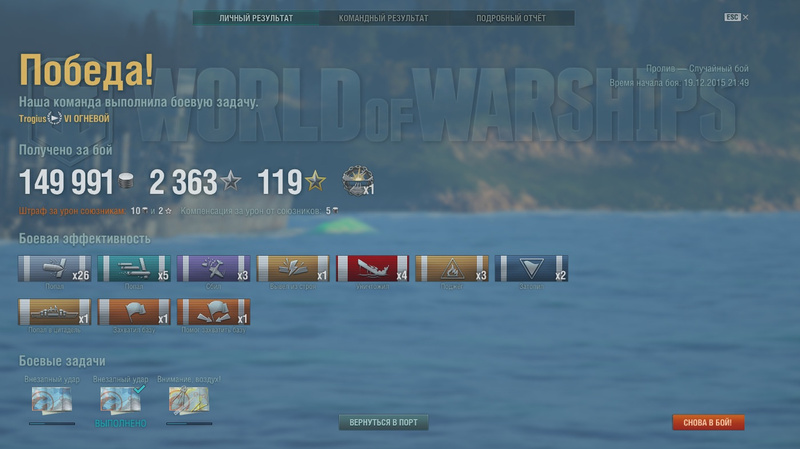Close results screen with ESC button
800x449 pixels.
pos(735,18)
